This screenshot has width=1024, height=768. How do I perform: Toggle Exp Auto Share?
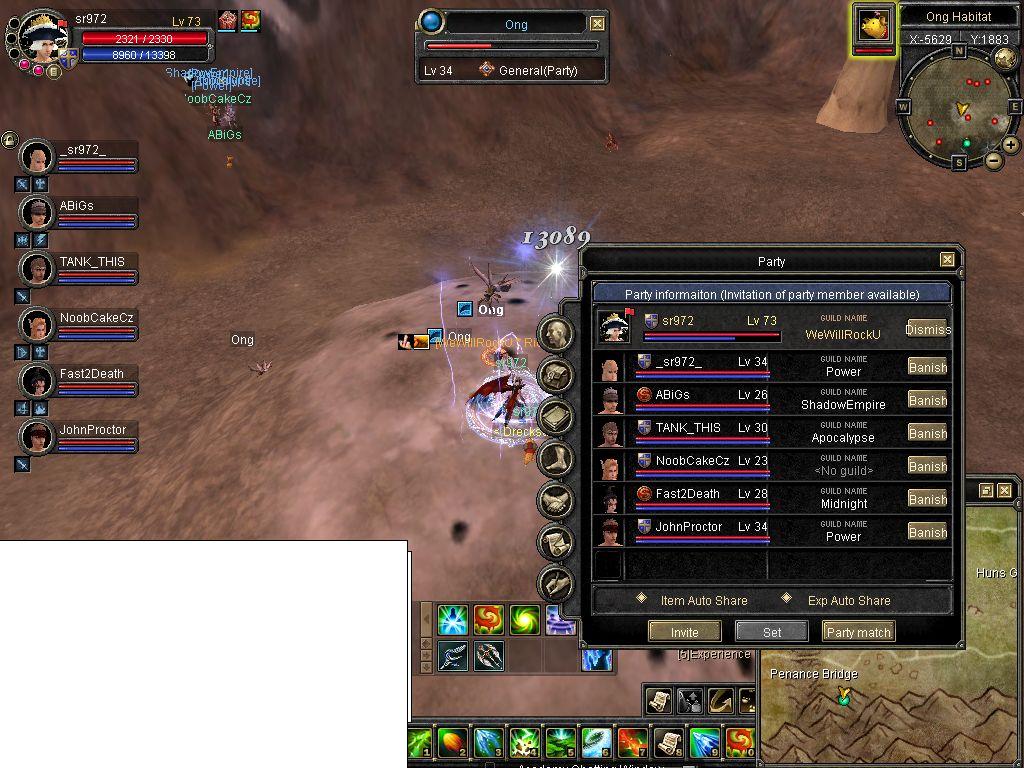(786, 599)
